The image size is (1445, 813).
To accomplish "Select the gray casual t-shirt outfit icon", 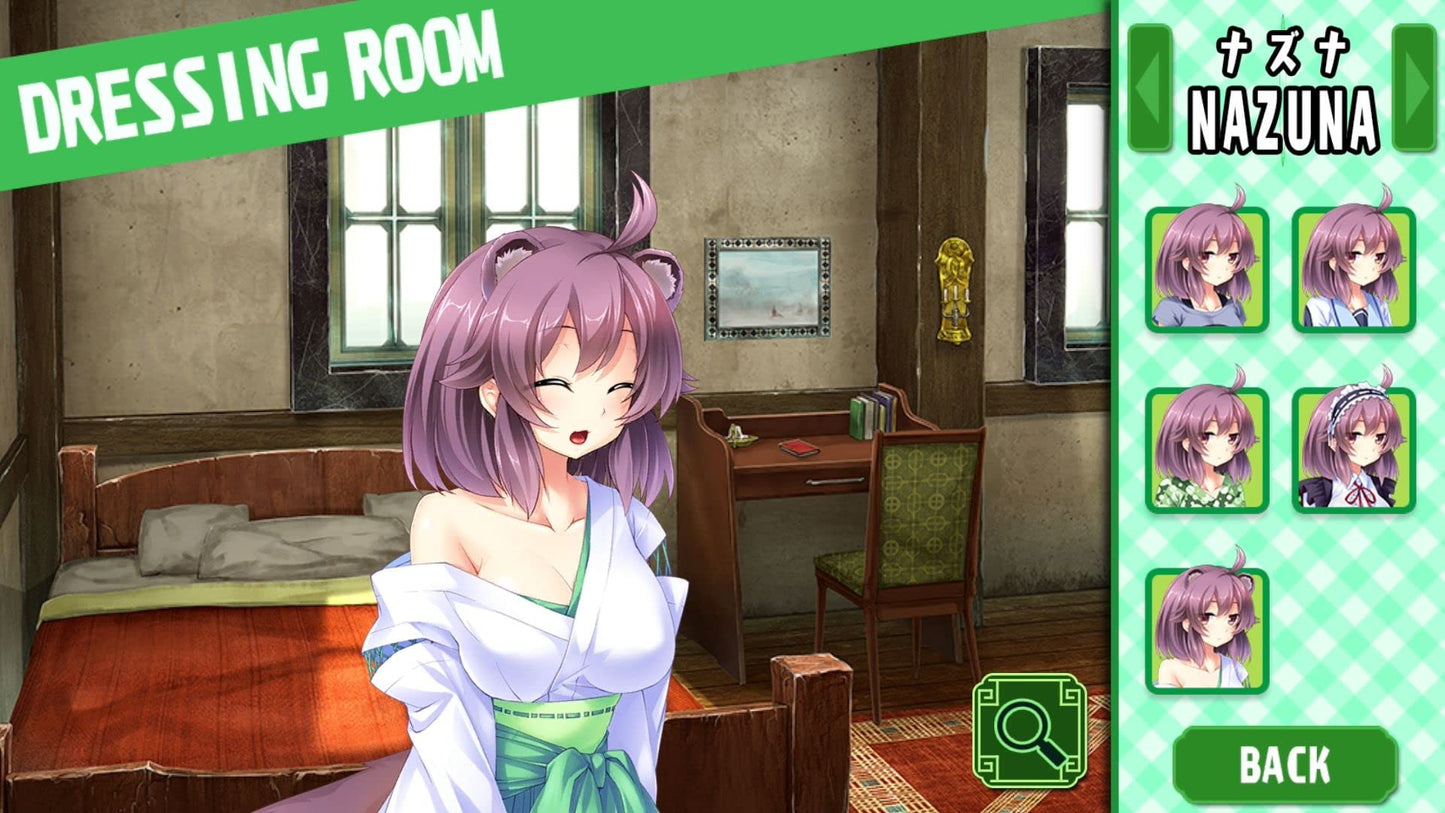I will click(x=1207, y=272).
